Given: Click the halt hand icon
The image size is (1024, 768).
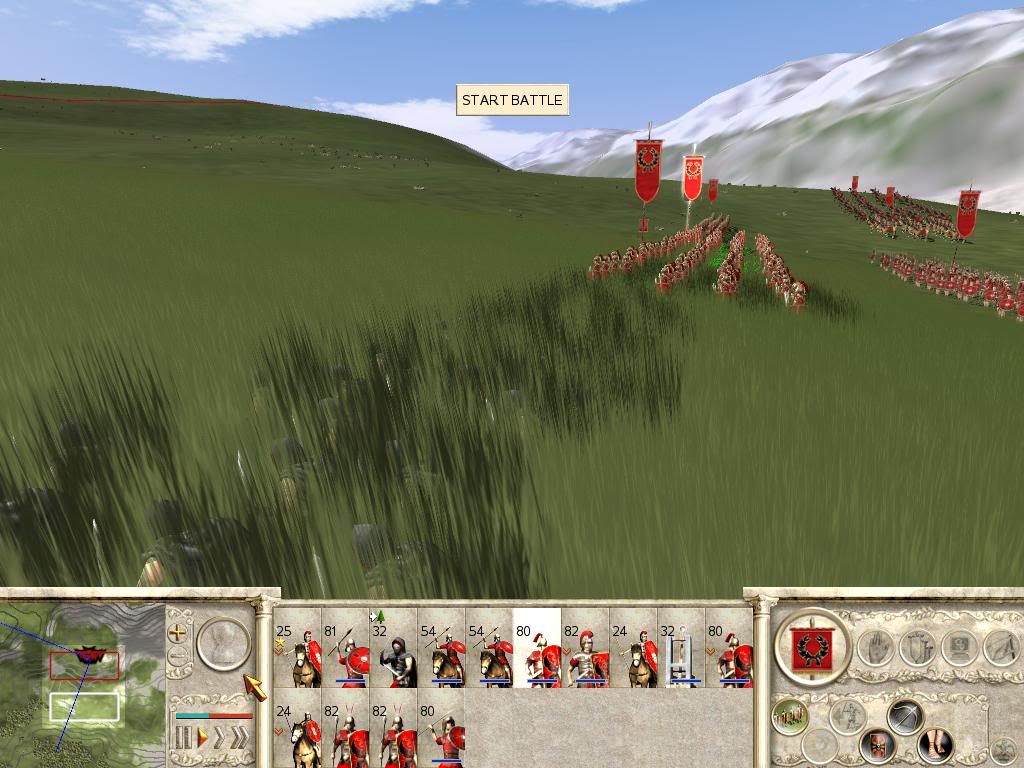Looking at the screenshot, I should coord(875,648).
